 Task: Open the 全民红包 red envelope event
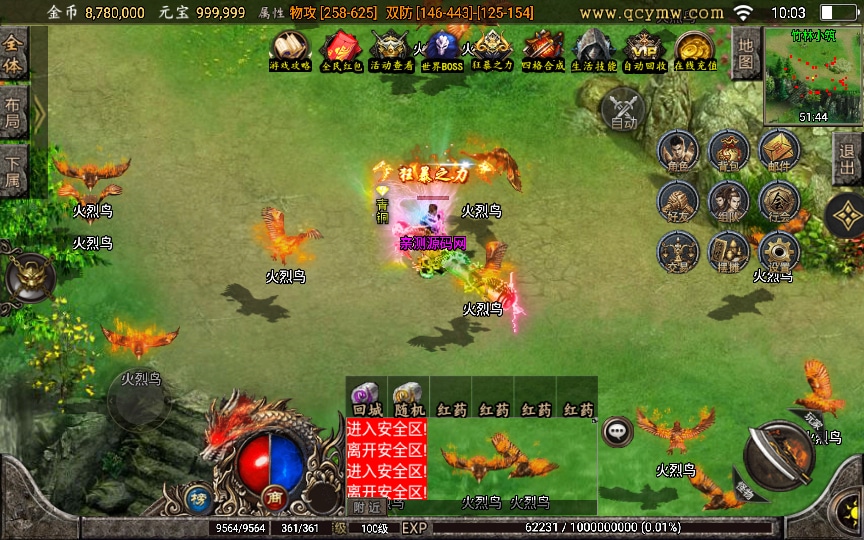(340, 51)
